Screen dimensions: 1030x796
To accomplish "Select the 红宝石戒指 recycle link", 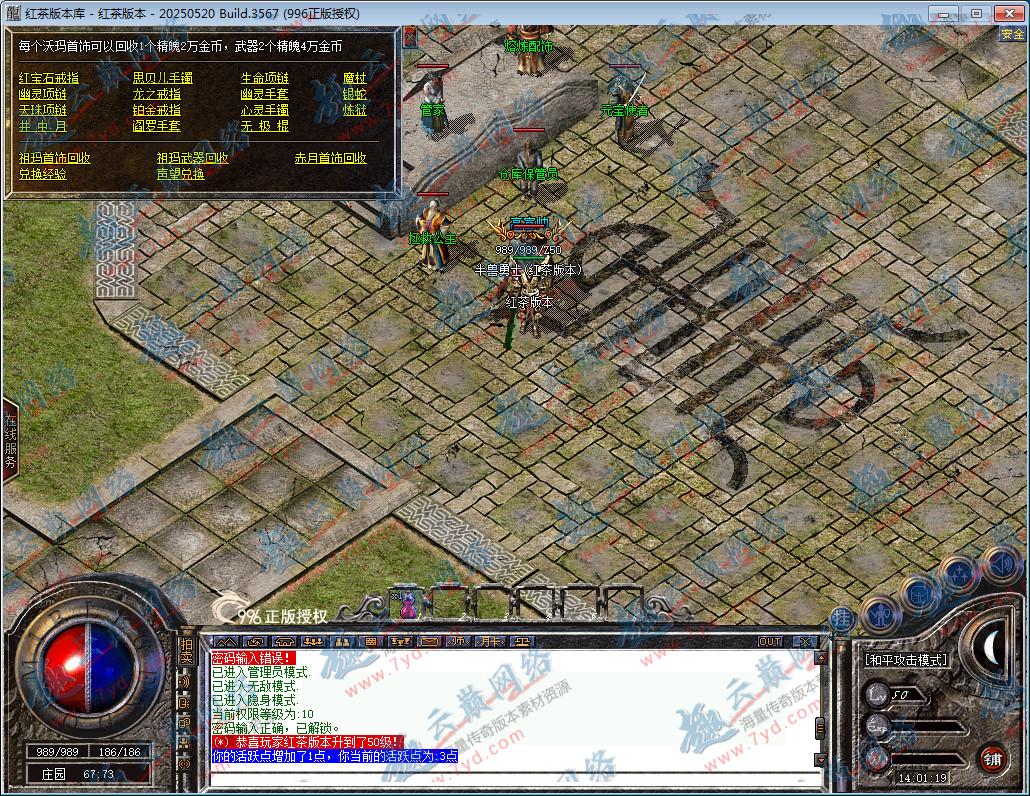I will coord(48,78).
